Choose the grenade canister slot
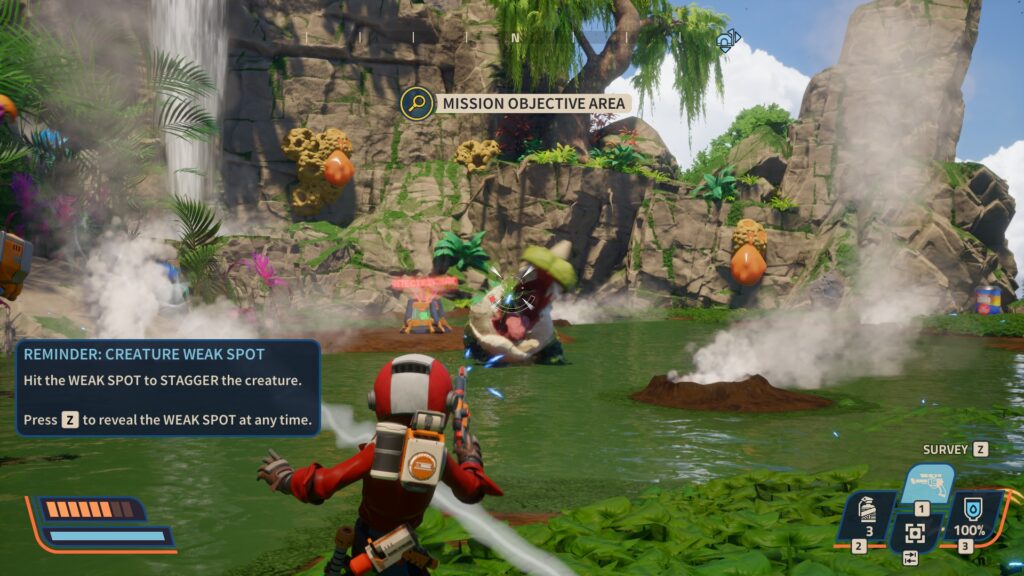The width and height of the screenshot is (1024, 576). [868, 516]
